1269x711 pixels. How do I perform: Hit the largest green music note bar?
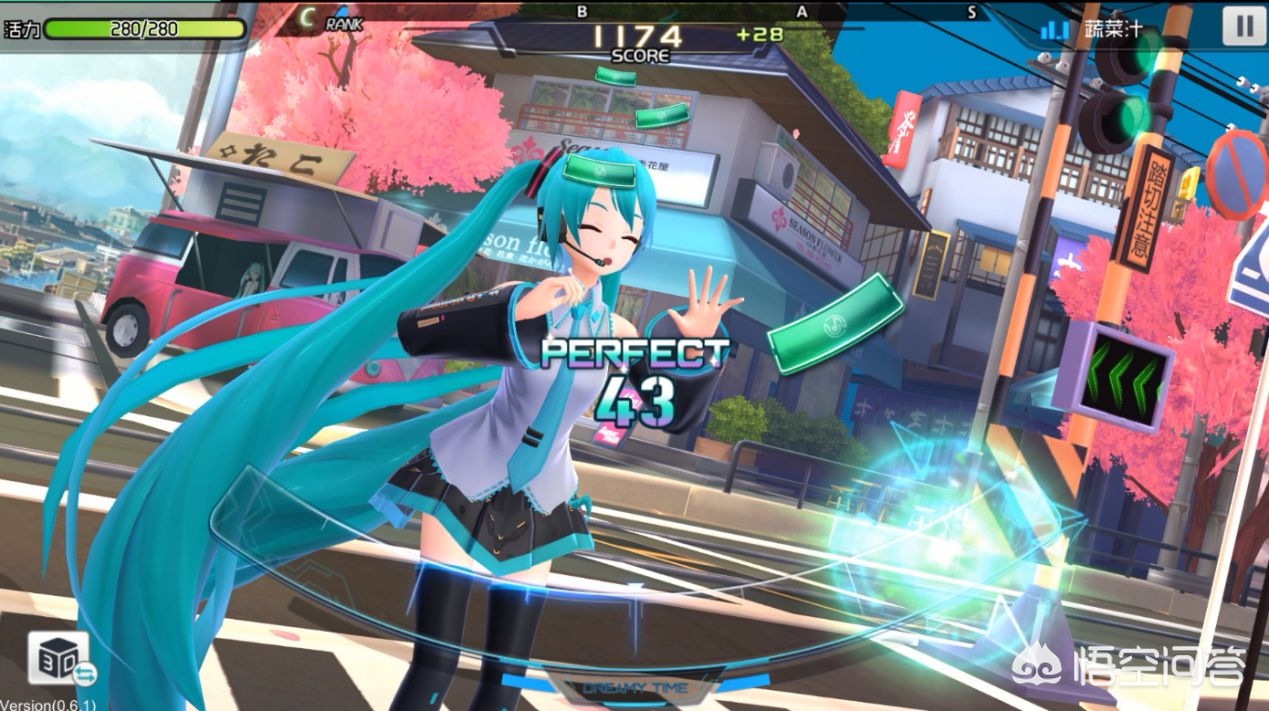point(835,323)
